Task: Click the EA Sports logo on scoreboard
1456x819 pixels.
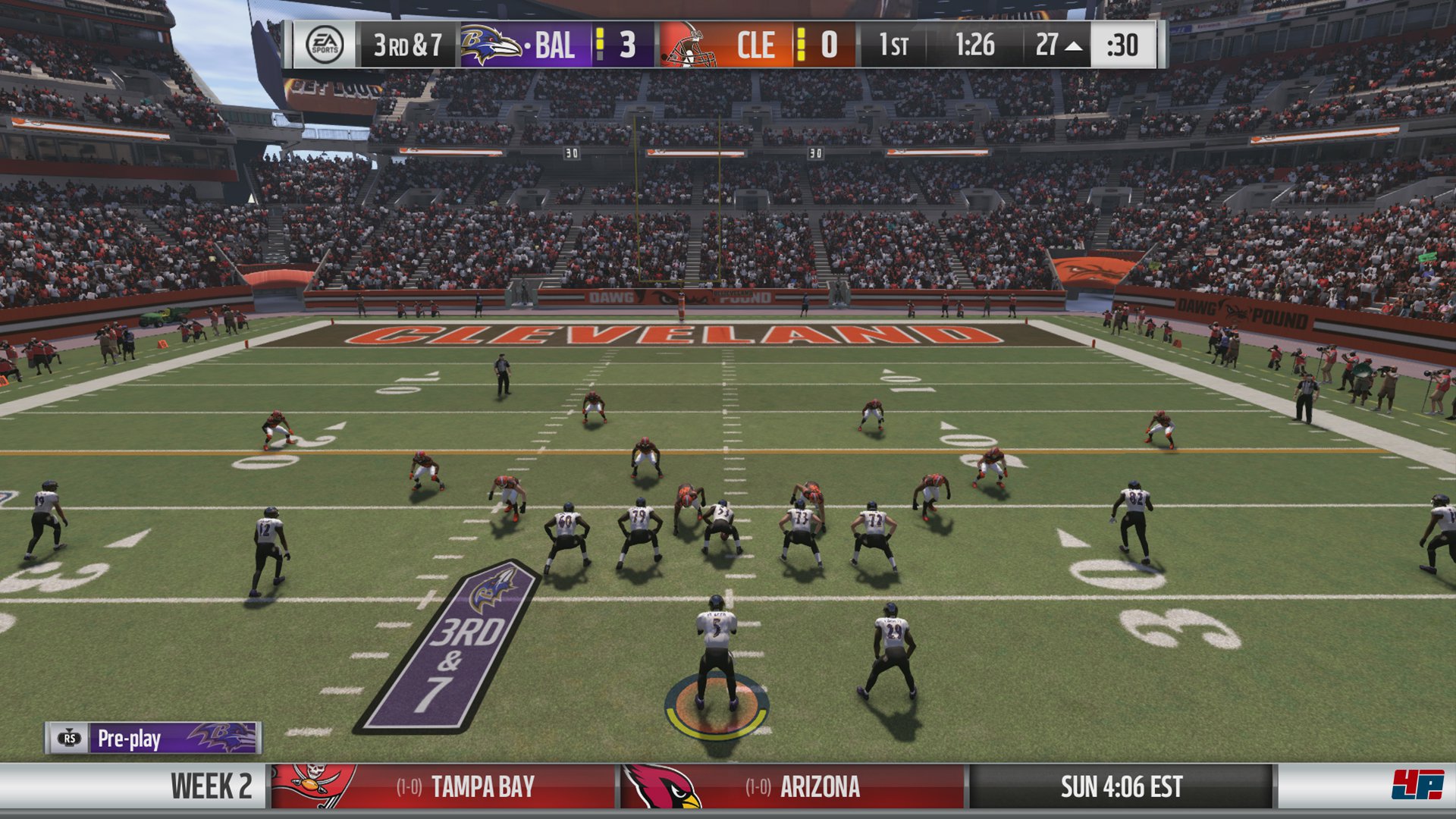Action: tap(325, 45)
